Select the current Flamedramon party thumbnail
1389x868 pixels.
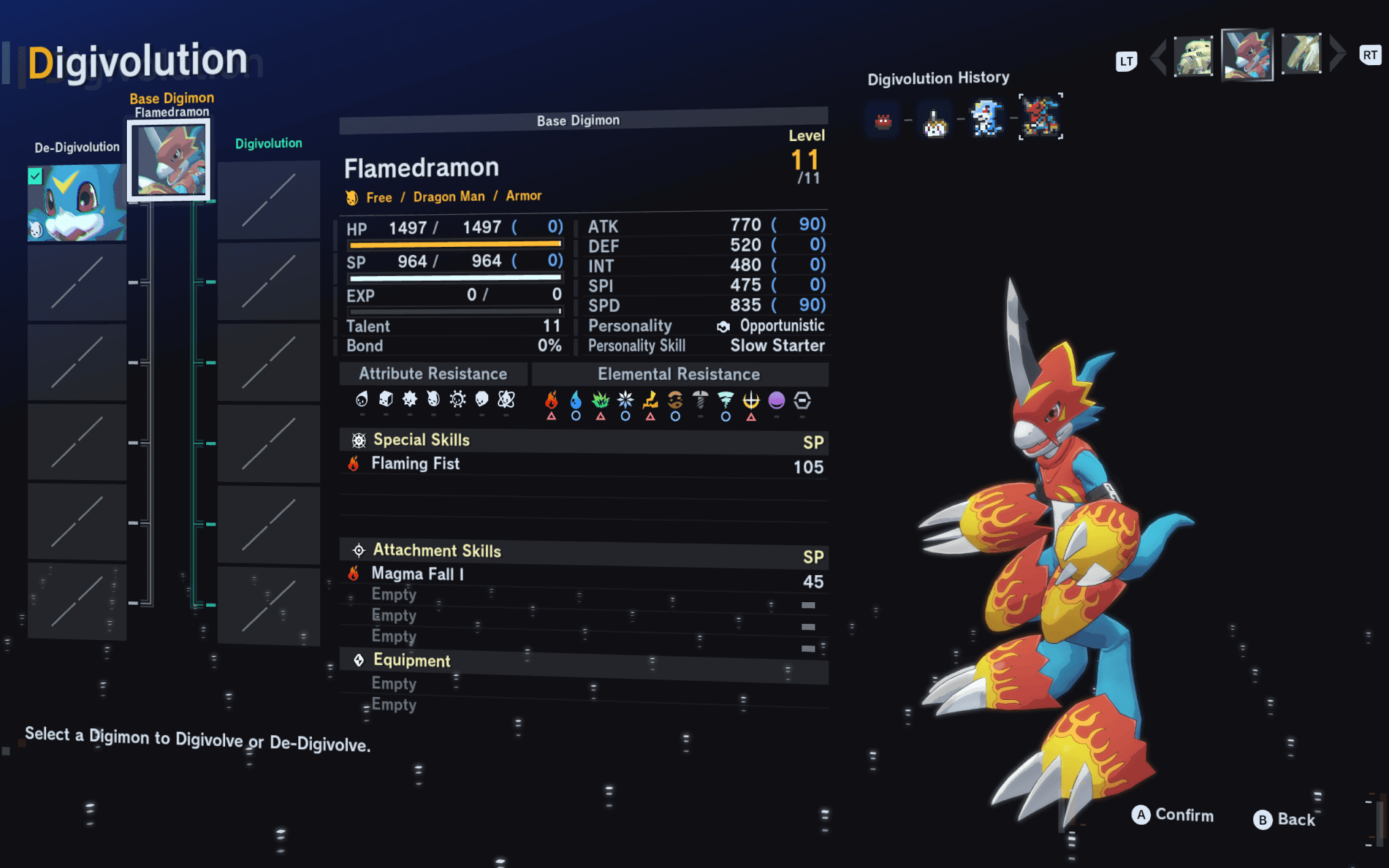click(x=1247, y=55)
